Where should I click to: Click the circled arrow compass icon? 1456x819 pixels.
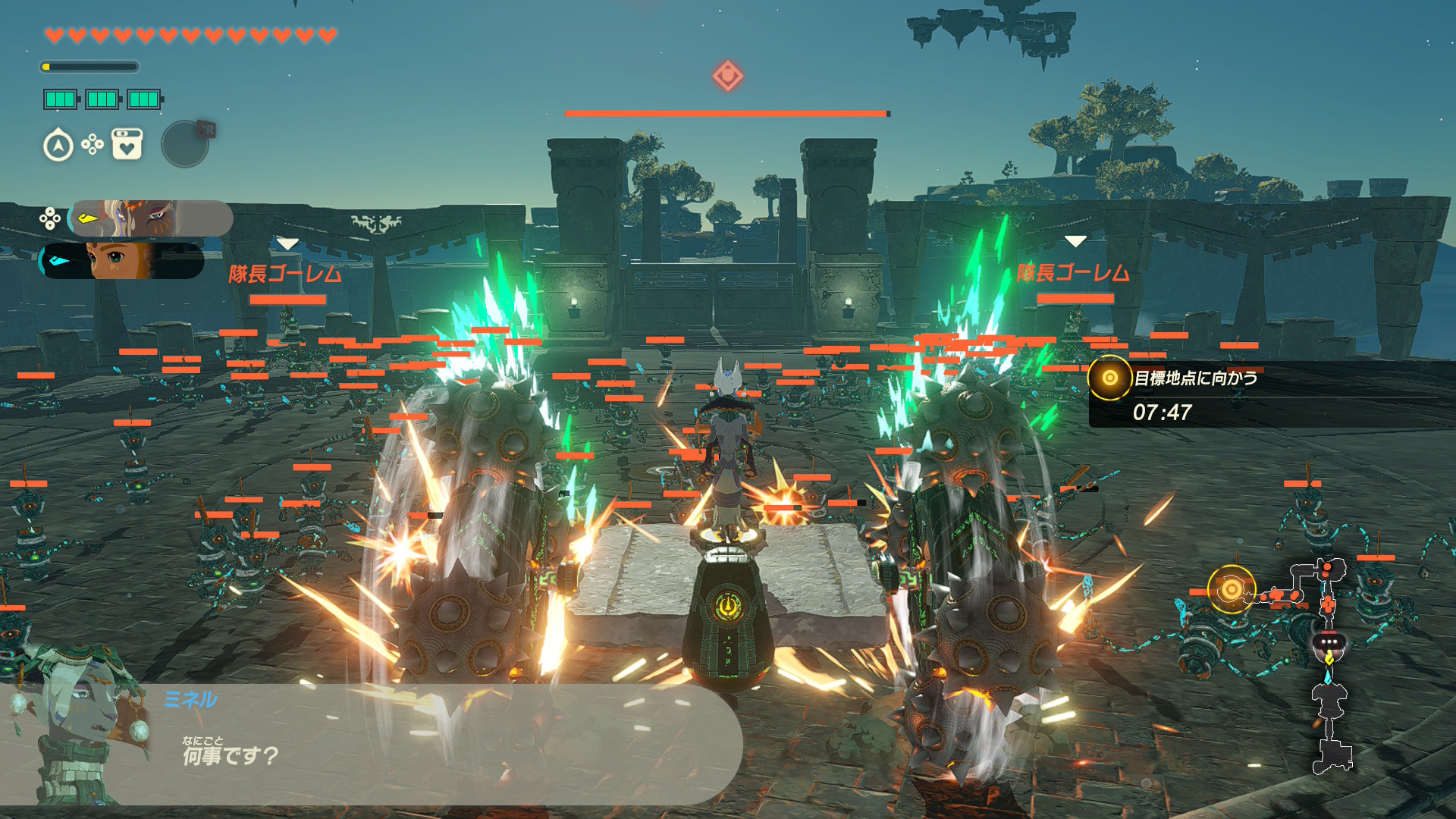[58, 145]
